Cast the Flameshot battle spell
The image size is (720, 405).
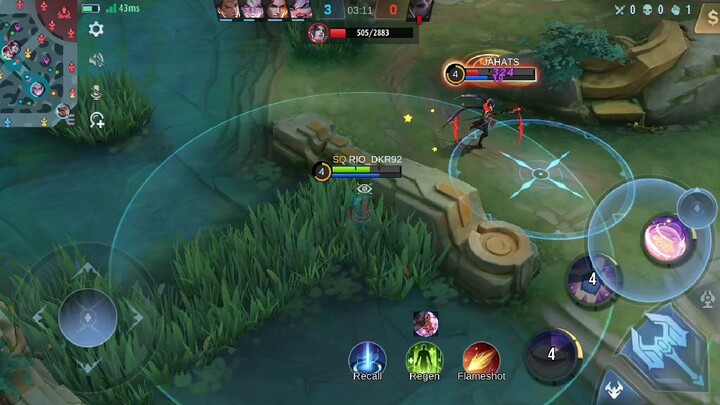(x=481, y=358)
